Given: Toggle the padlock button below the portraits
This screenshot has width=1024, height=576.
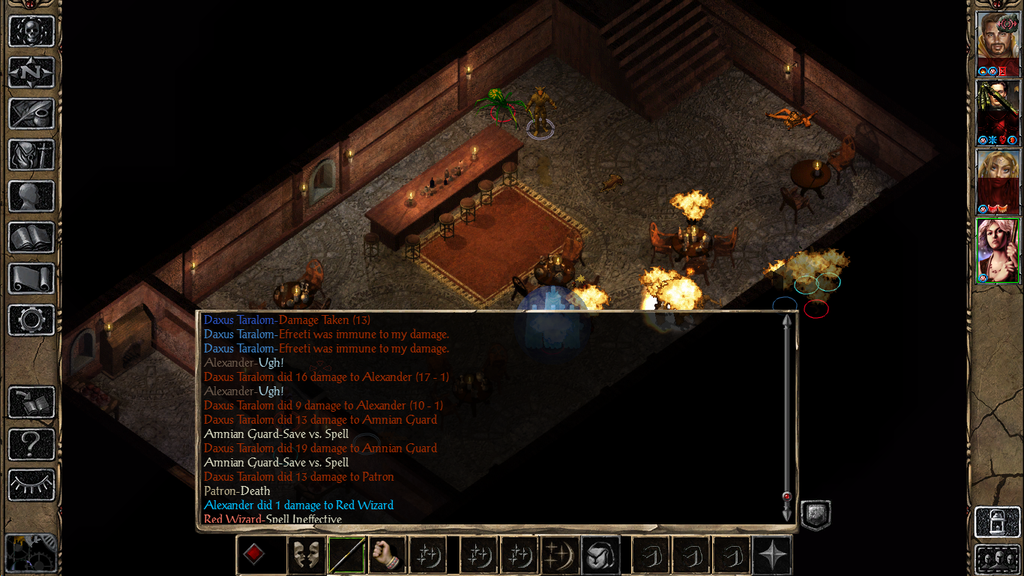Looking at the screenshot, I should pos(996,520).
